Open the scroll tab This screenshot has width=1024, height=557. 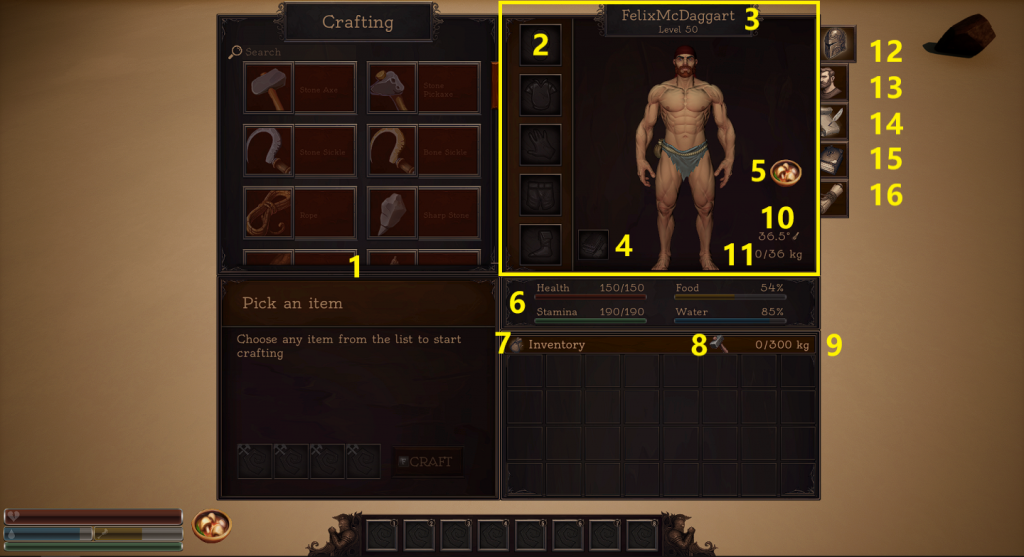pyautogui.click(x=836, y=198)
